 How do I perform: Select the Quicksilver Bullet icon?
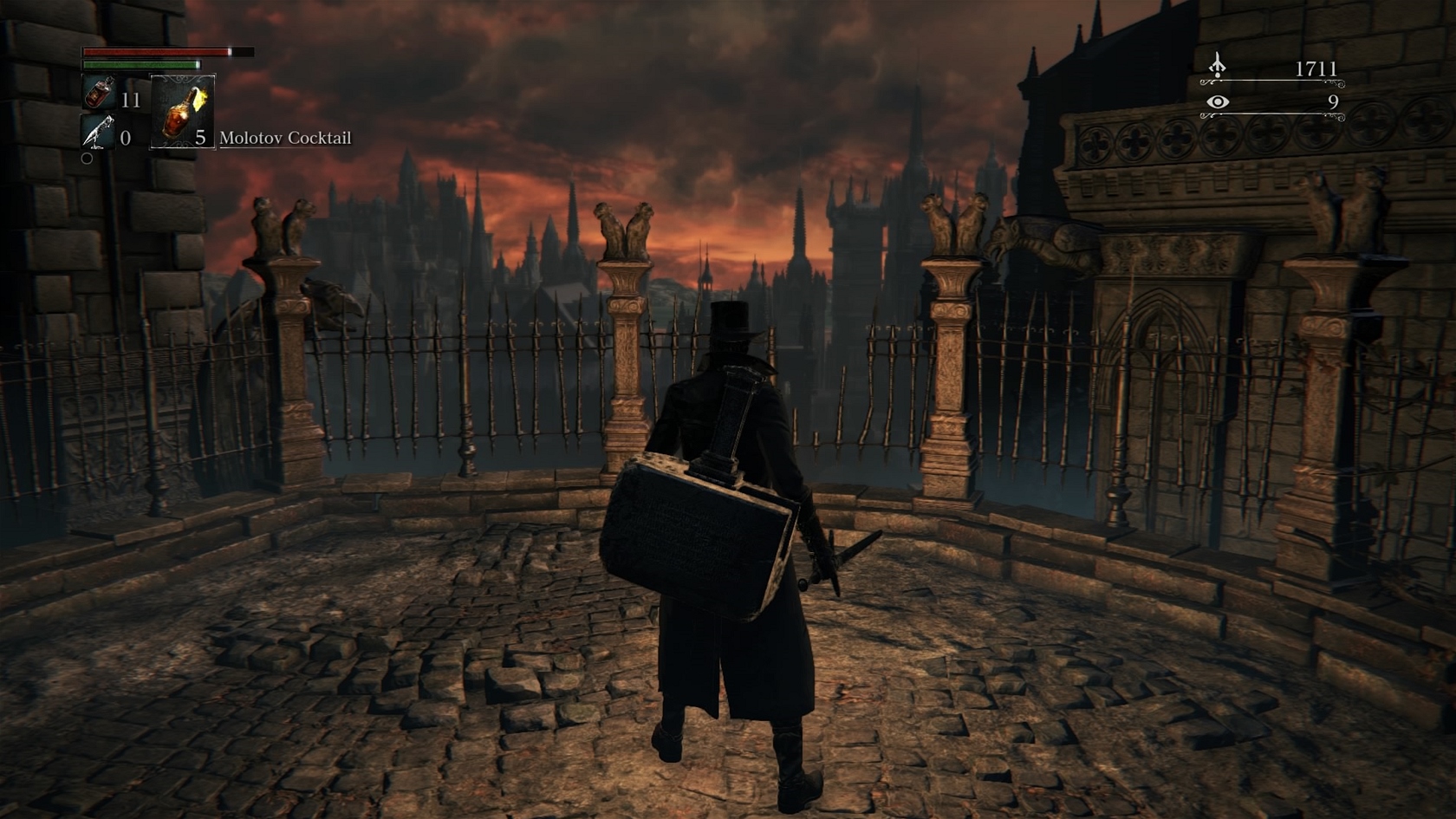[x=97, y=133]
